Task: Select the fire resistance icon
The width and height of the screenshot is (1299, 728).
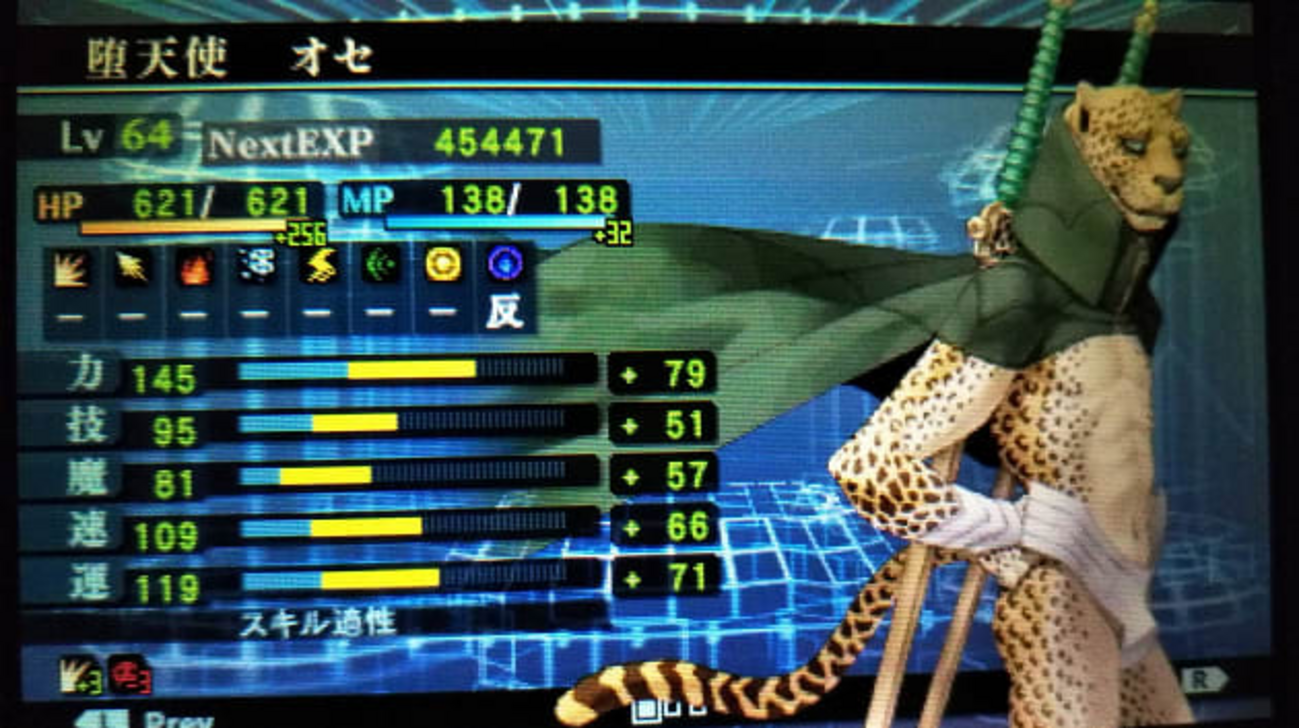Action: 194,268
